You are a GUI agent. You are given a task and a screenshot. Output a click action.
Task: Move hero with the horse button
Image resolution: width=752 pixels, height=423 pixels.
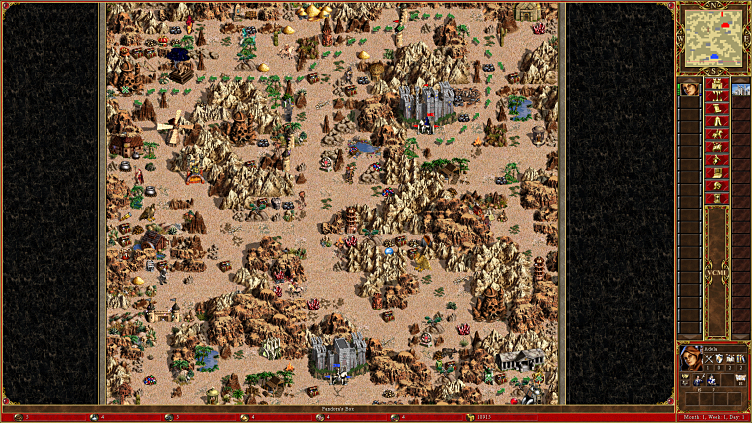[x=715, y=134]
